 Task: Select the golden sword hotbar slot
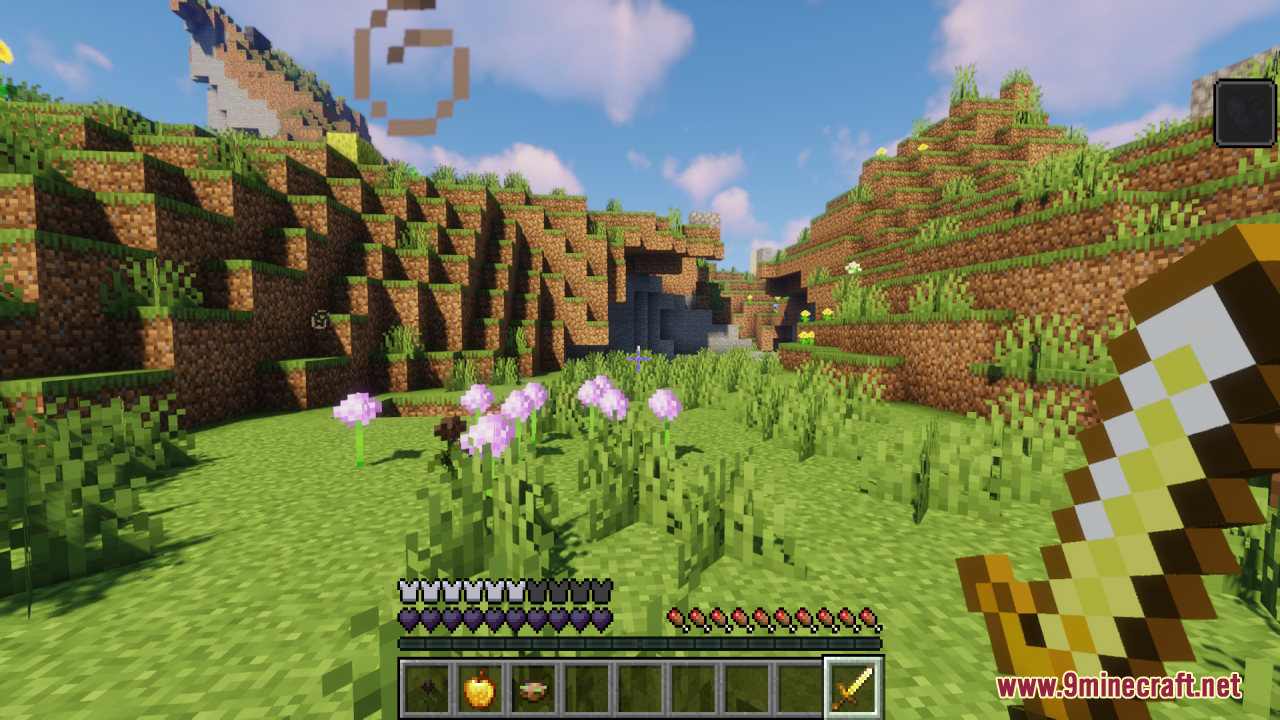[852, 688]
